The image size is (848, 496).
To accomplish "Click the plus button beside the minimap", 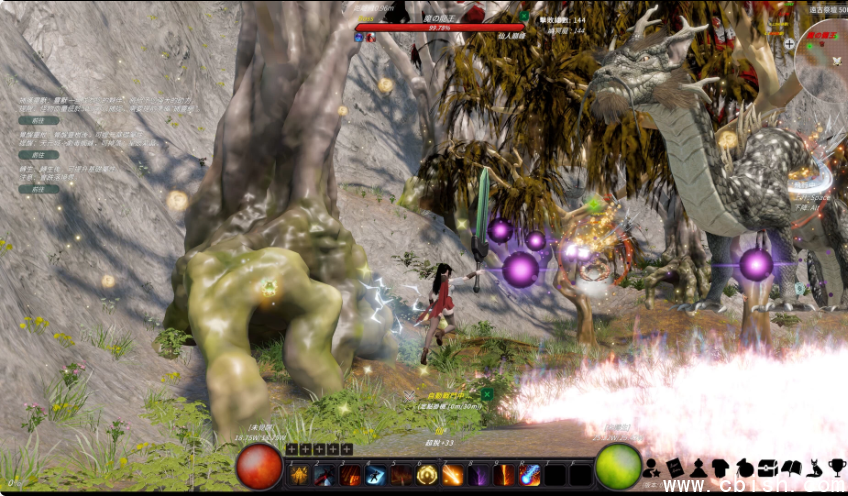I will click(790, 44).
